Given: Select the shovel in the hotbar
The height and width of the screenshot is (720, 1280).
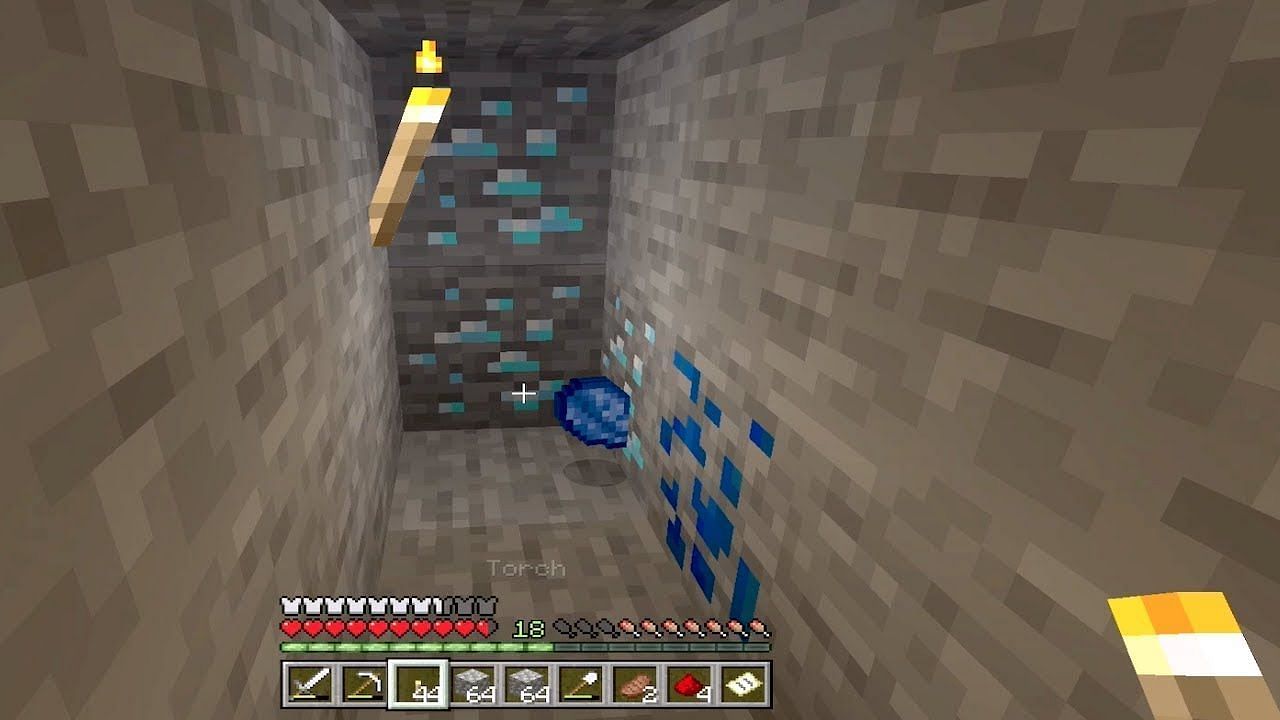Looking at the screenshot, I should coord(583,686).
